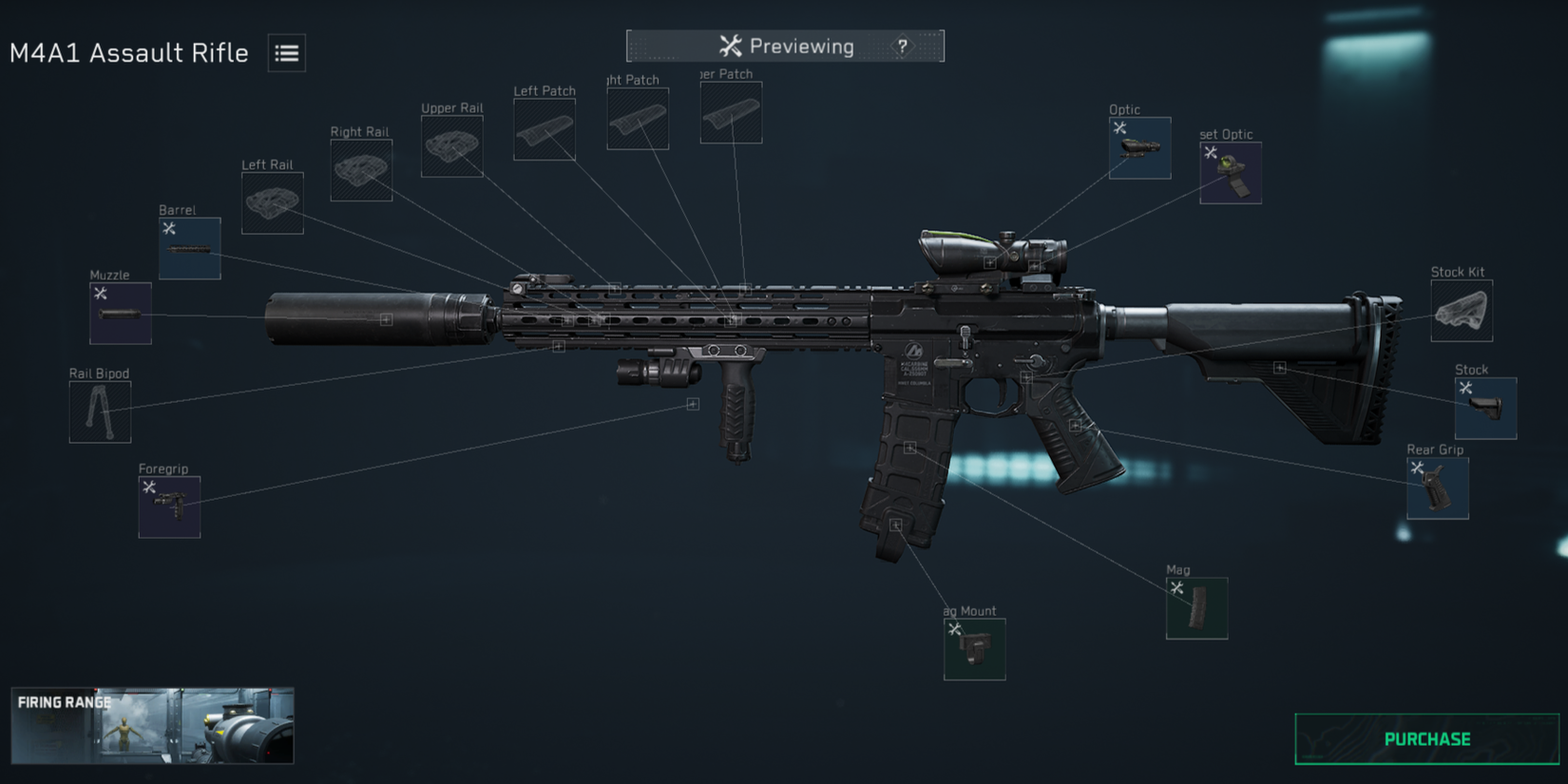Select the Offset Optic slot
This screenshot has width=1568, height=784.
point(1230,174)
